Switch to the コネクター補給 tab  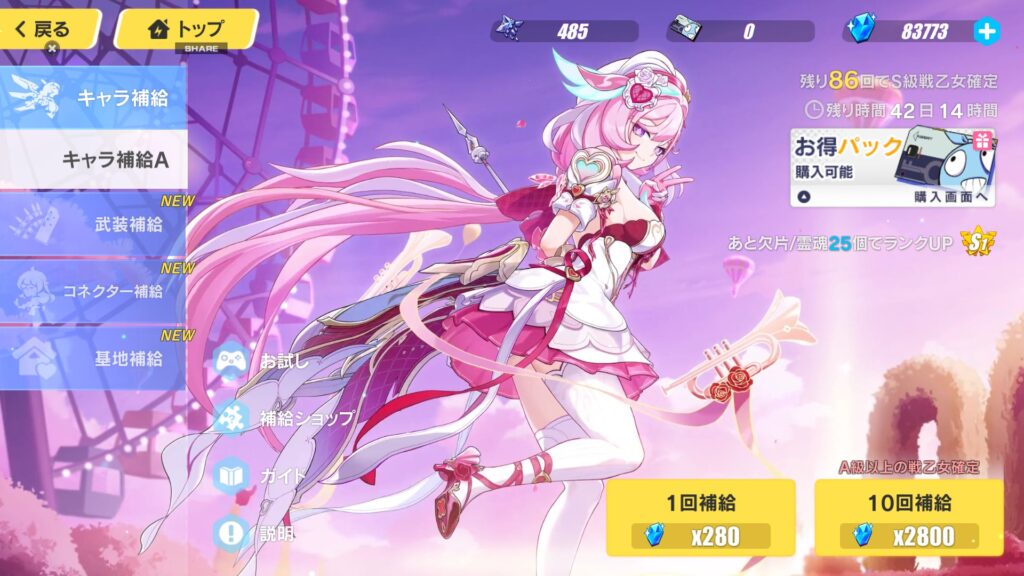coord(96,291)
